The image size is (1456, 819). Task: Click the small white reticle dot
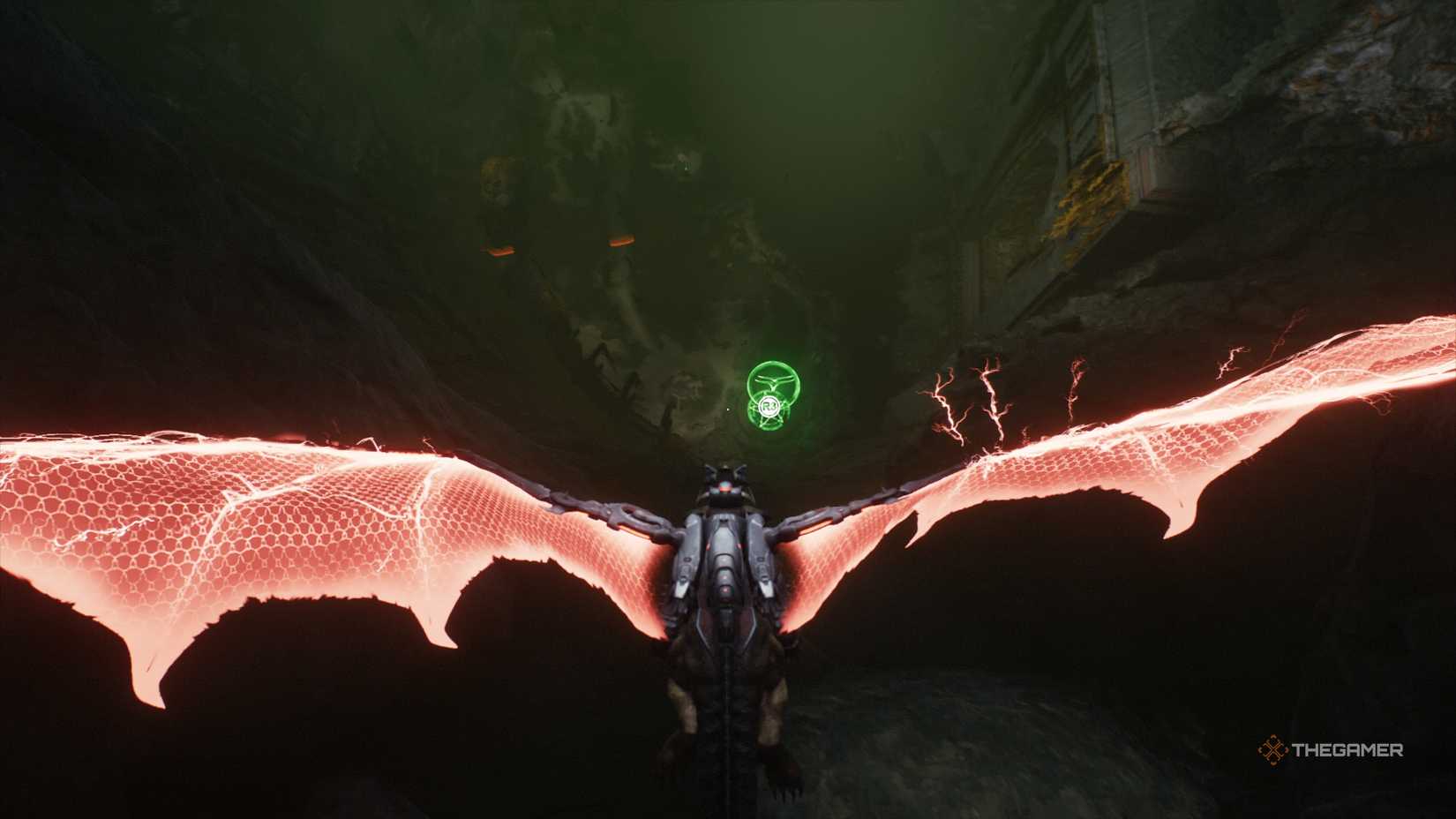(x=727, y=409)
